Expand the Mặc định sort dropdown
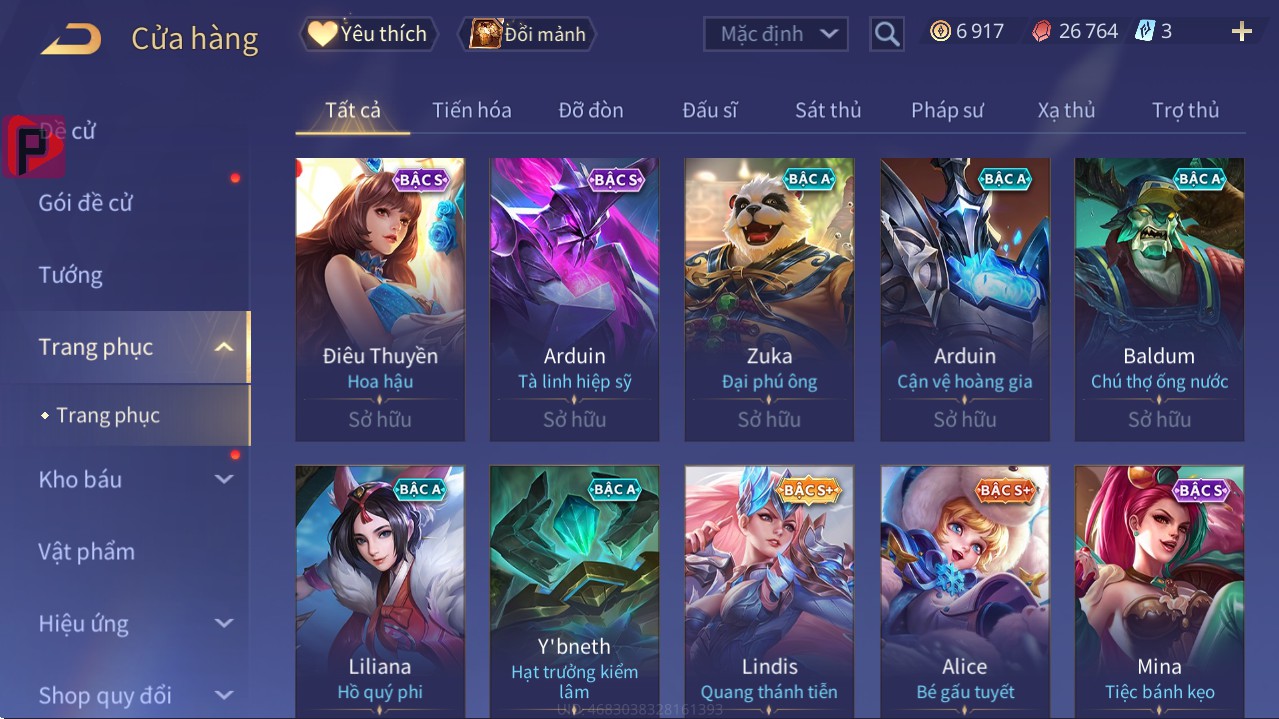The width and height of the screenshot is (1279, 719). [x=776, y=34]
